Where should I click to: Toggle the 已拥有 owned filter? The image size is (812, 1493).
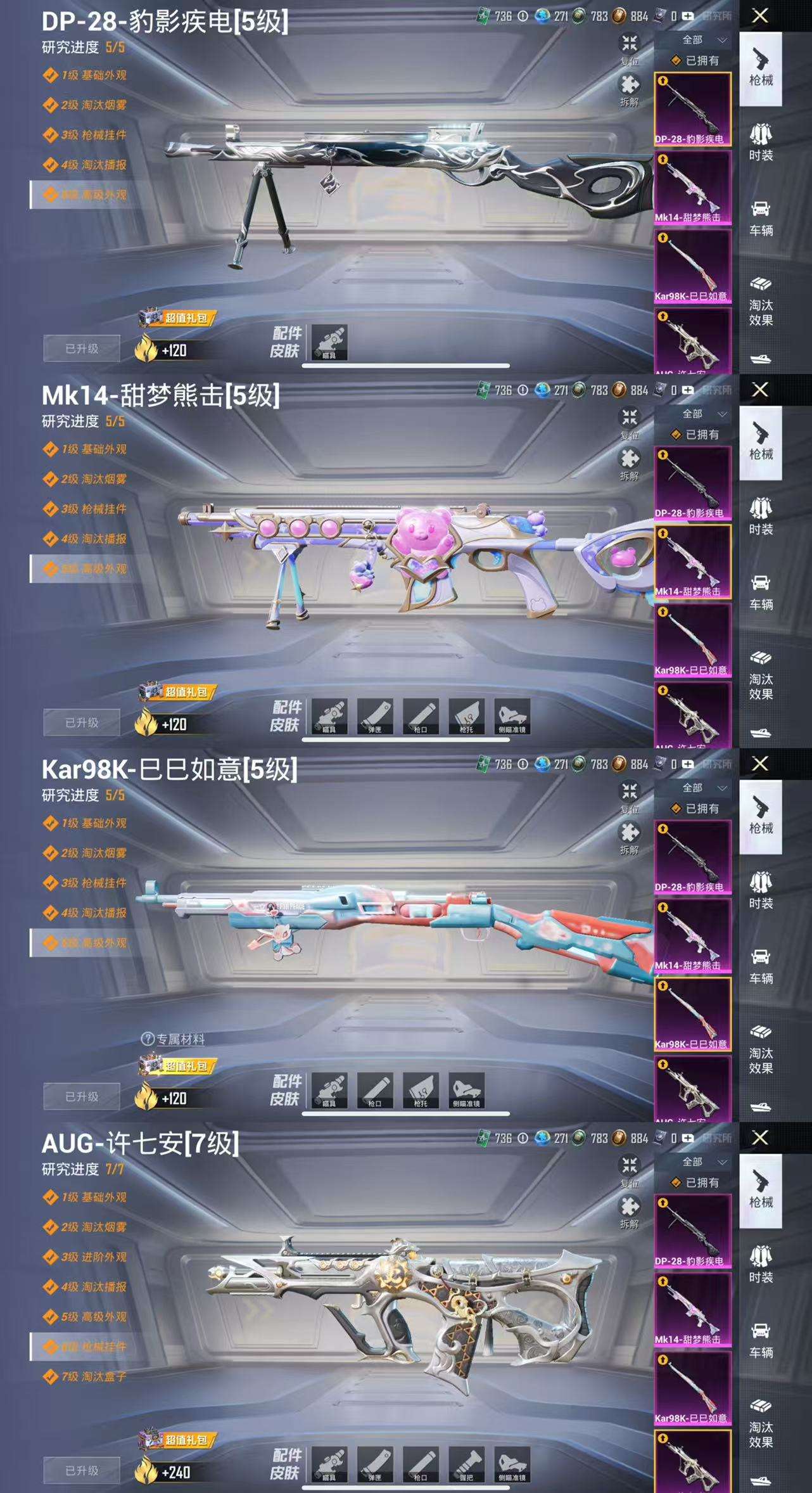pos(692,60)
